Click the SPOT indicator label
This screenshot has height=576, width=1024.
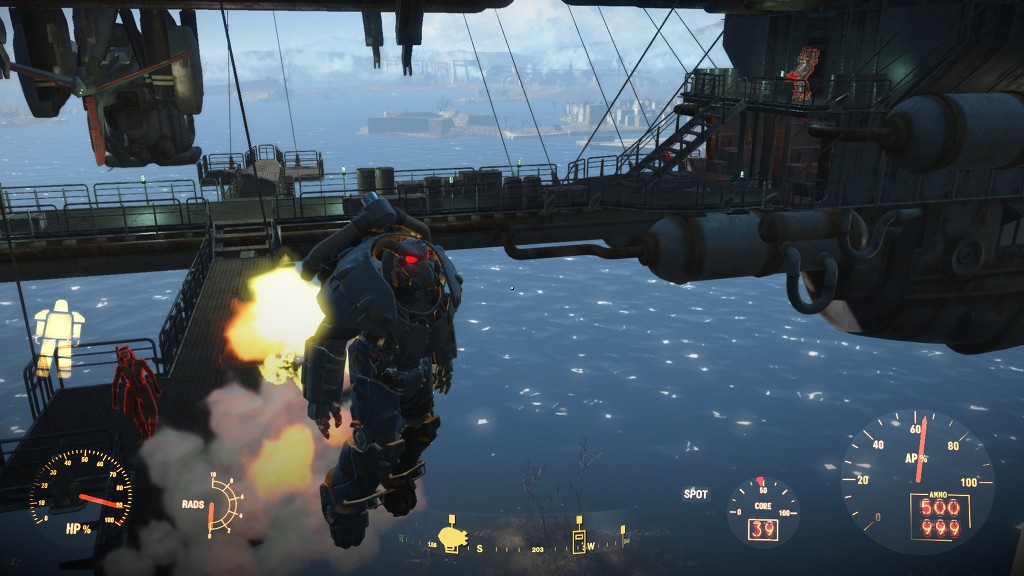(696, 494)
